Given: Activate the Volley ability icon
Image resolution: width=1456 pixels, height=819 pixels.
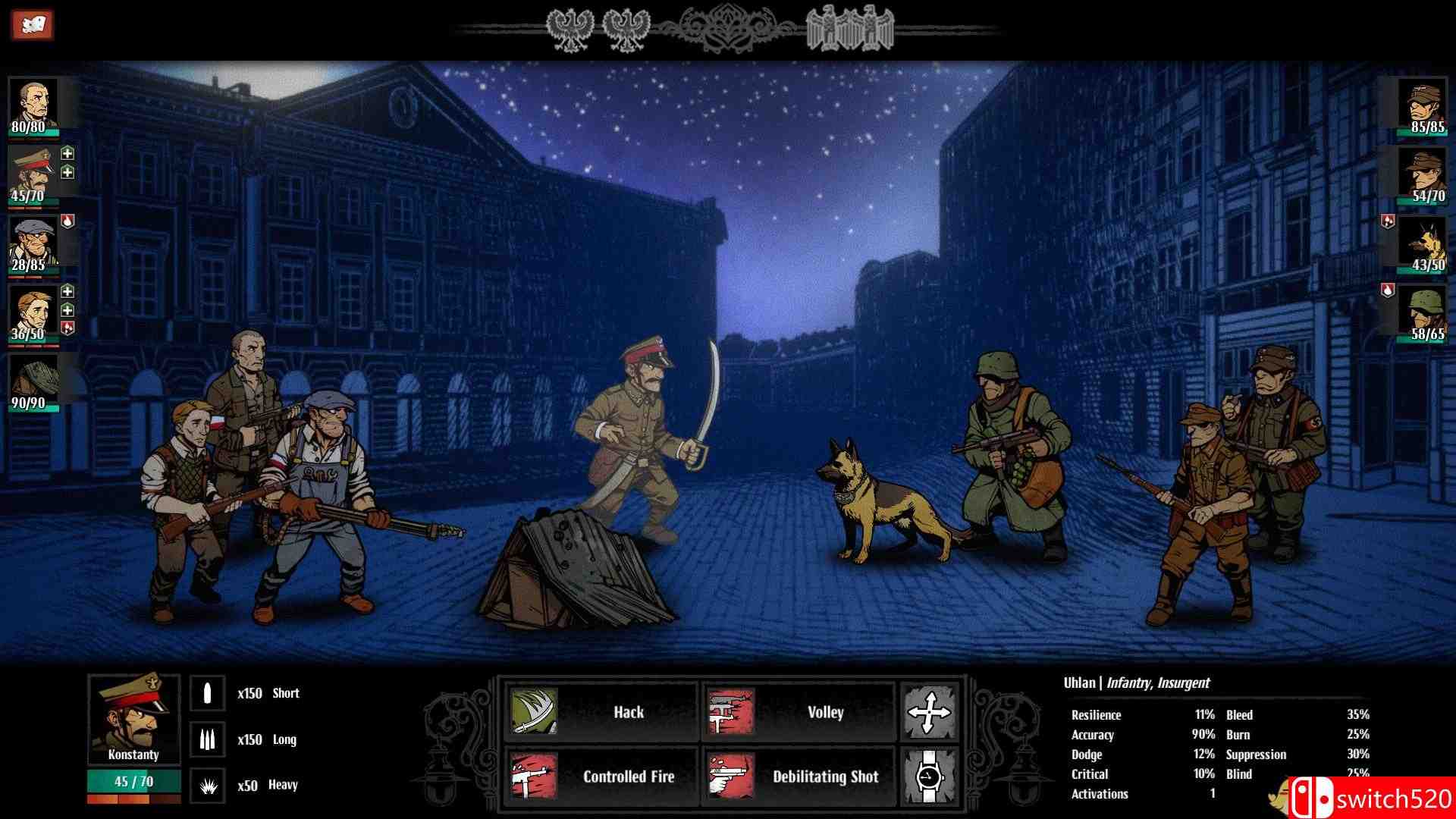Looking at the screenshot, I should click(x=730, y=711).
